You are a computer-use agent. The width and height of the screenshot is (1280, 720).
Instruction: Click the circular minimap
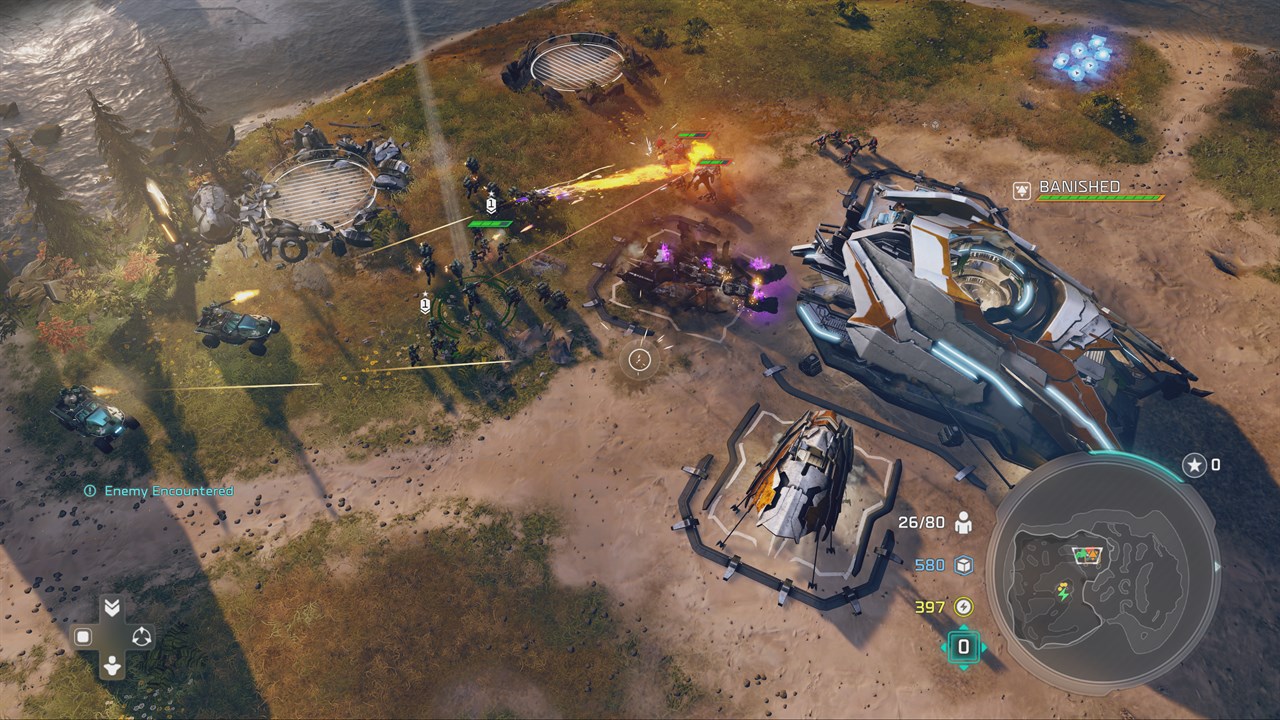coord(1103,571)
